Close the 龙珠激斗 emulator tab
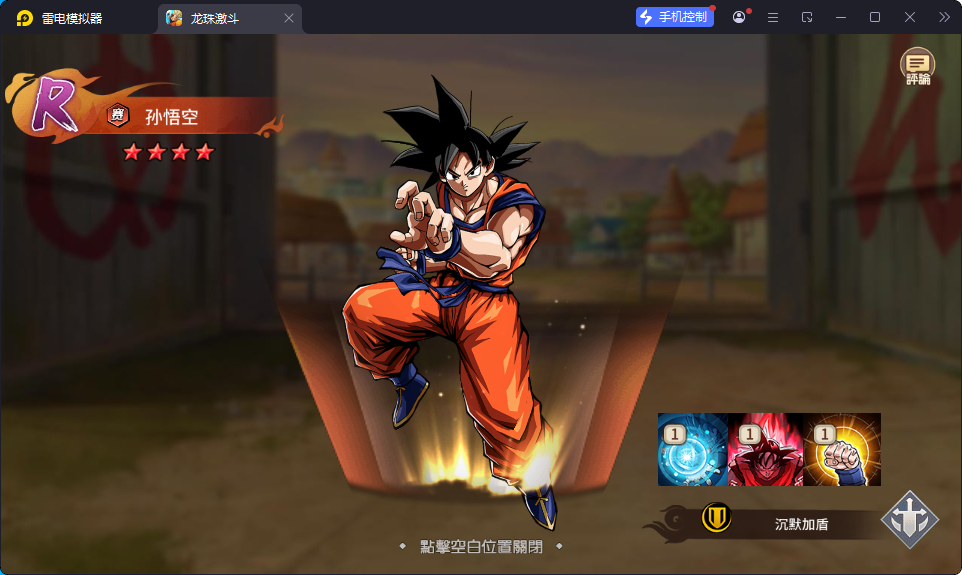 (289, 18)
